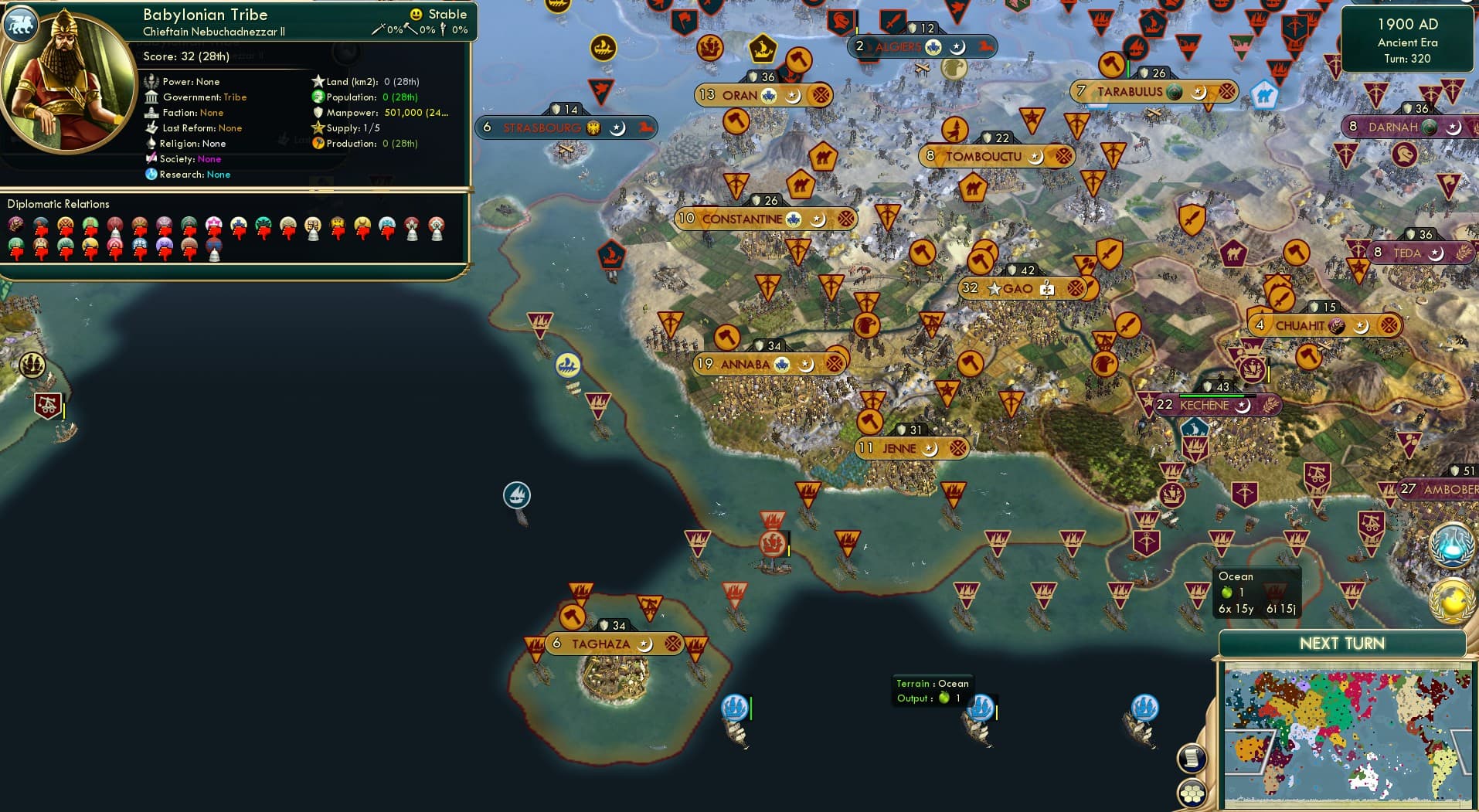Click the Babylonian lion emblem
This screenshot has height=812, width=1479.
[21, 24]
